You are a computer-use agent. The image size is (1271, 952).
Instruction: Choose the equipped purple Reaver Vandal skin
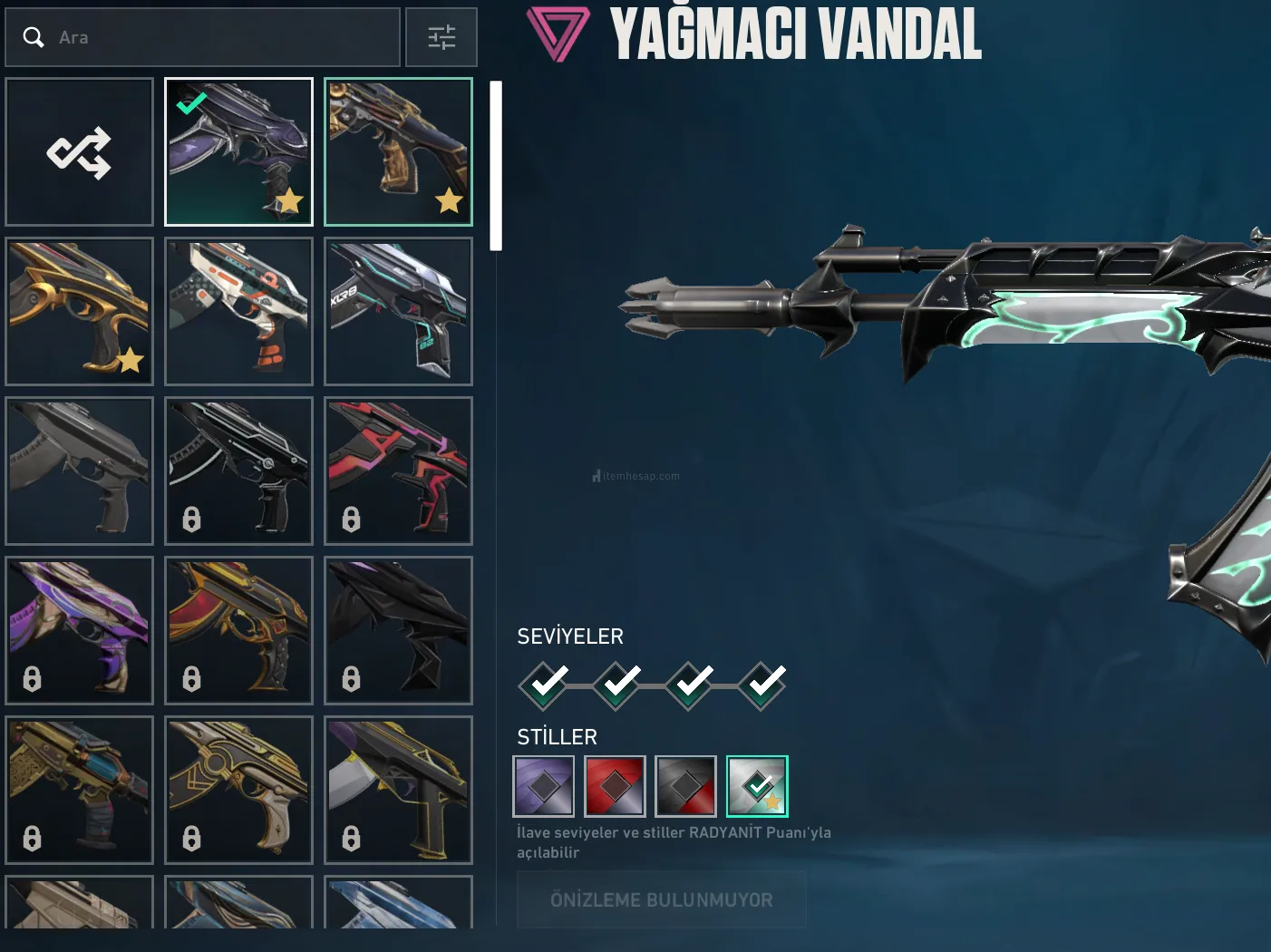[238, 151]
